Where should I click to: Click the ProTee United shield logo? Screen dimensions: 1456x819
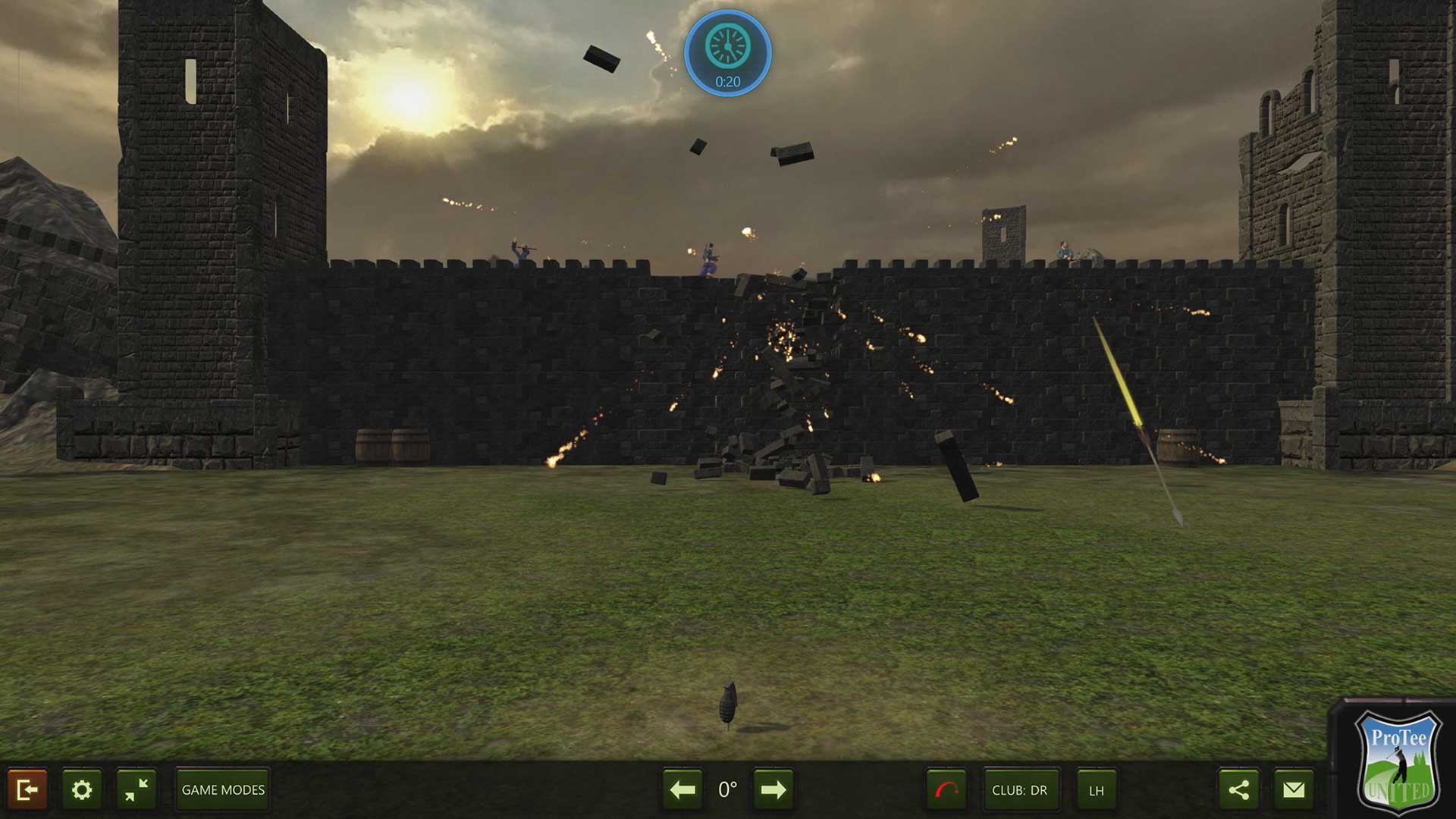[1398, 761]
